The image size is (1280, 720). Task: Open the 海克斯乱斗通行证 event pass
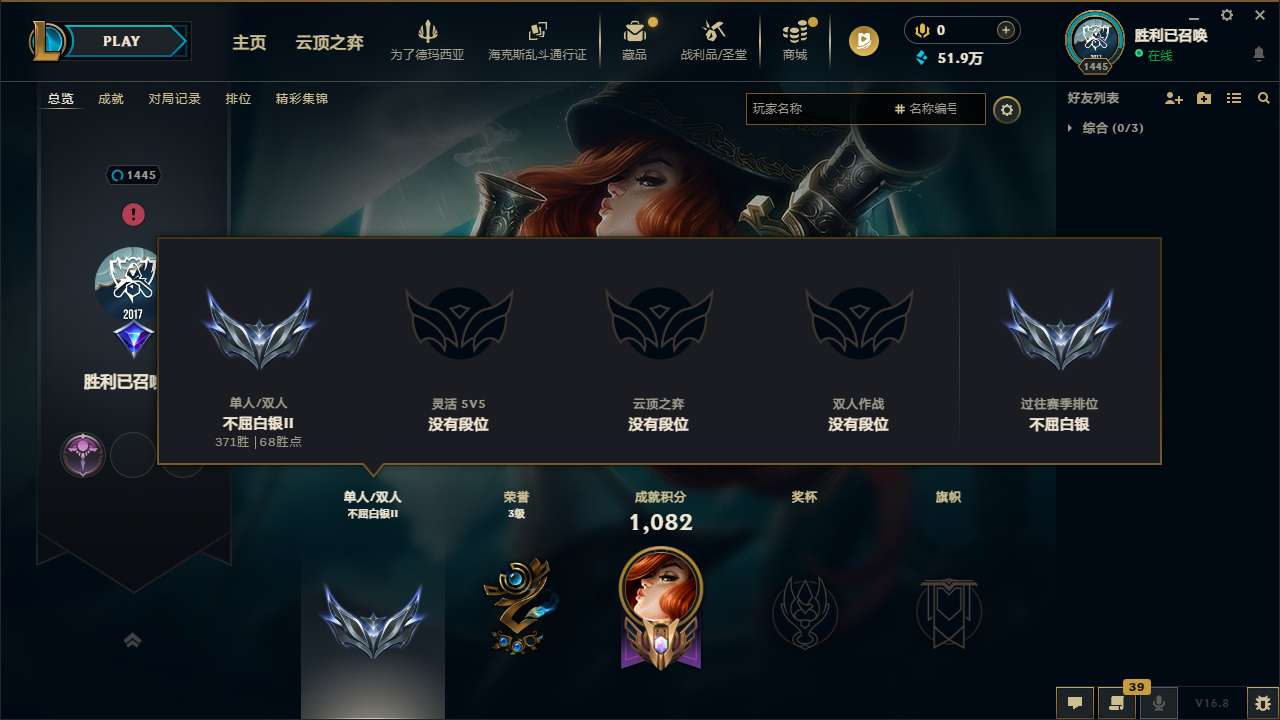pos(540,40)
